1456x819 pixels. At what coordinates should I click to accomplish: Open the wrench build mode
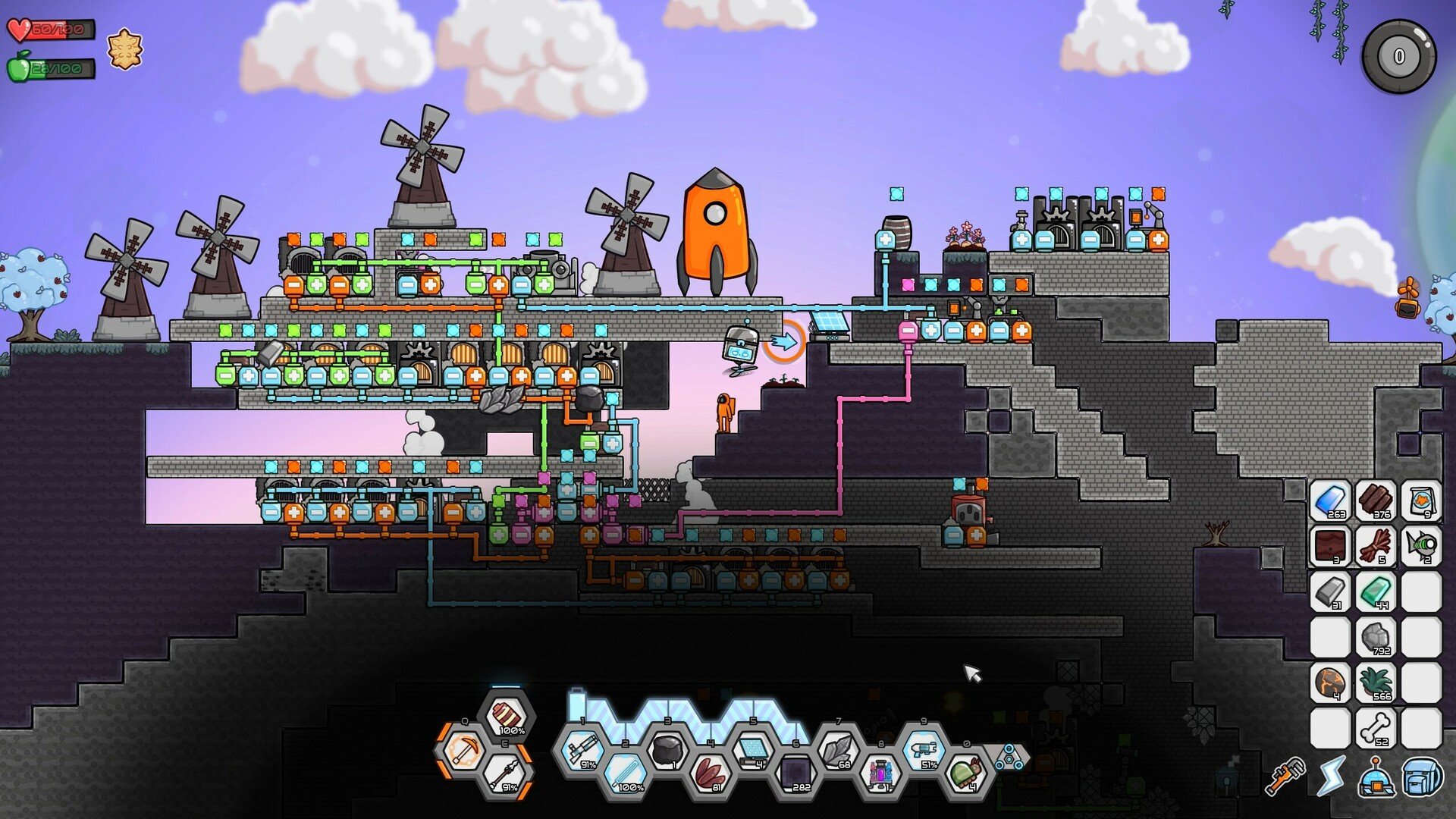point(1286,777)
